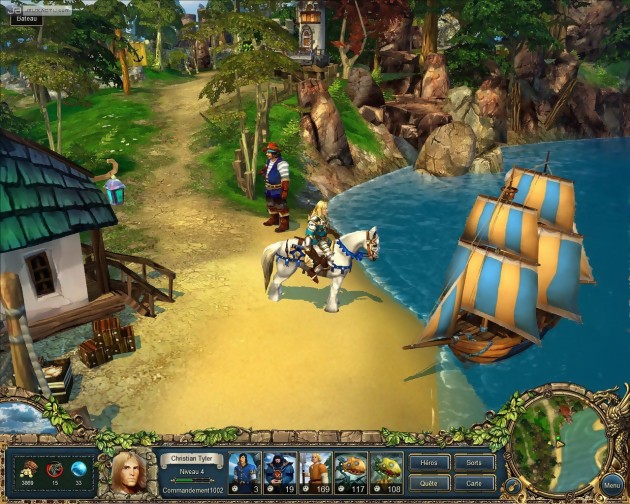Open the Sorts spellbook
The width and height of the screenshot is (630, 504).
click(474, 463)
